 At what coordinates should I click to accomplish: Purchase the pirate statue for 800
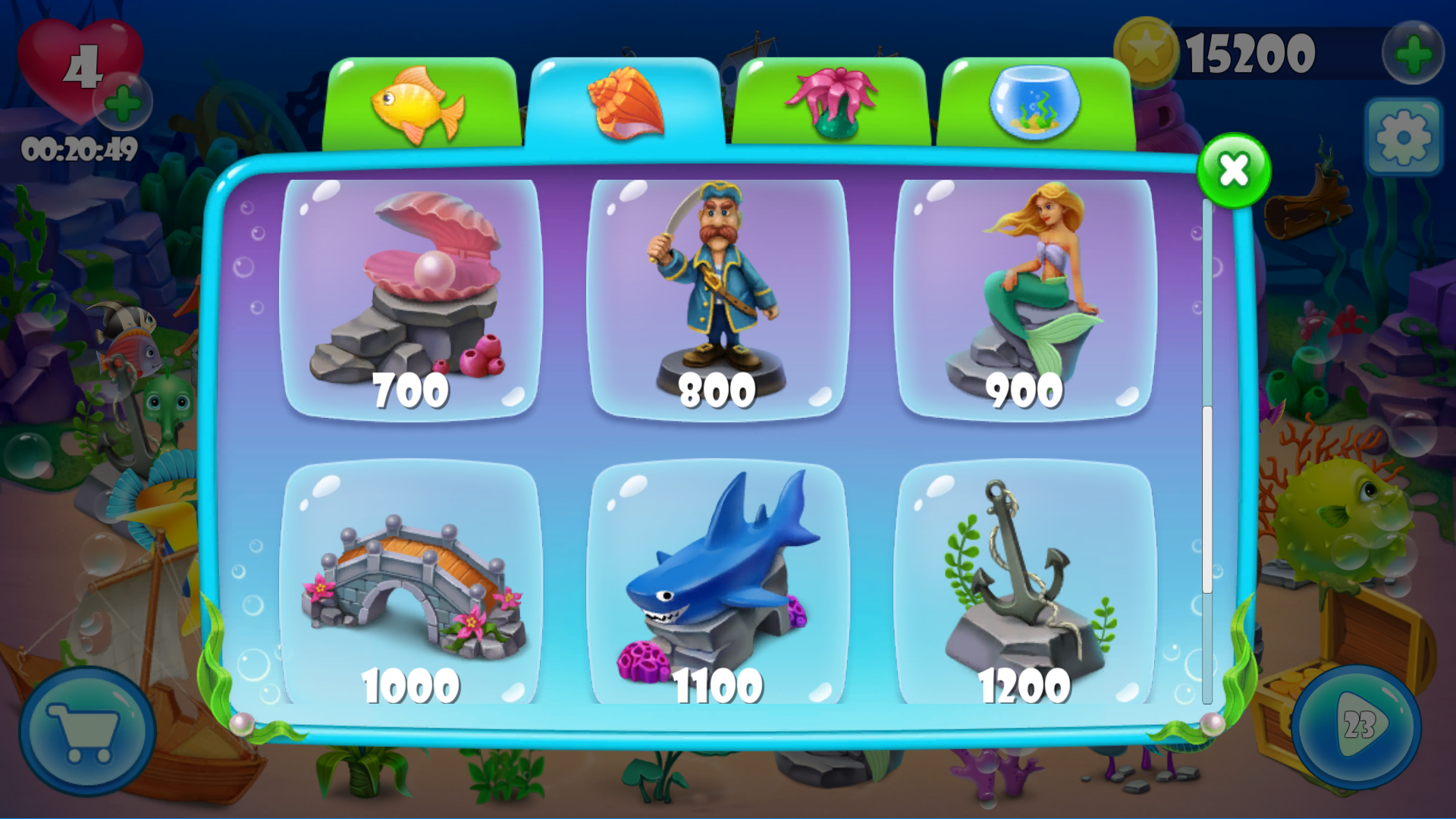tap(720, 296)
